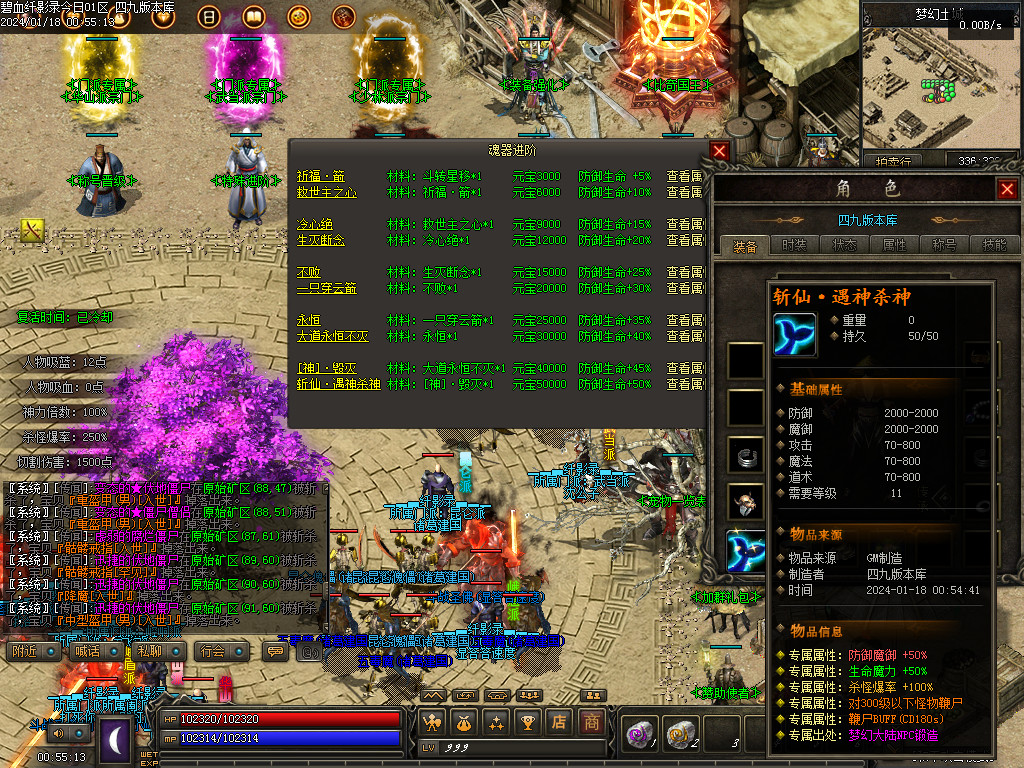Open the bag pouch icon
The image size is (1024, 768).
click(463, 722)
